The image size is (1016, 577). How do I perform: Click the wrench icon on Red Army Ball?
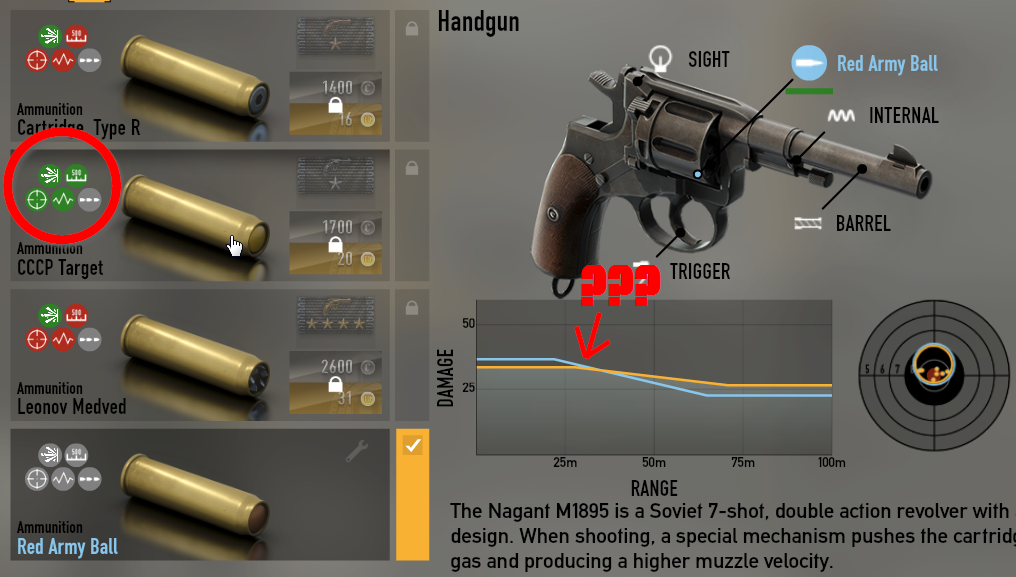pyautogui.click(x=356, y=453)
